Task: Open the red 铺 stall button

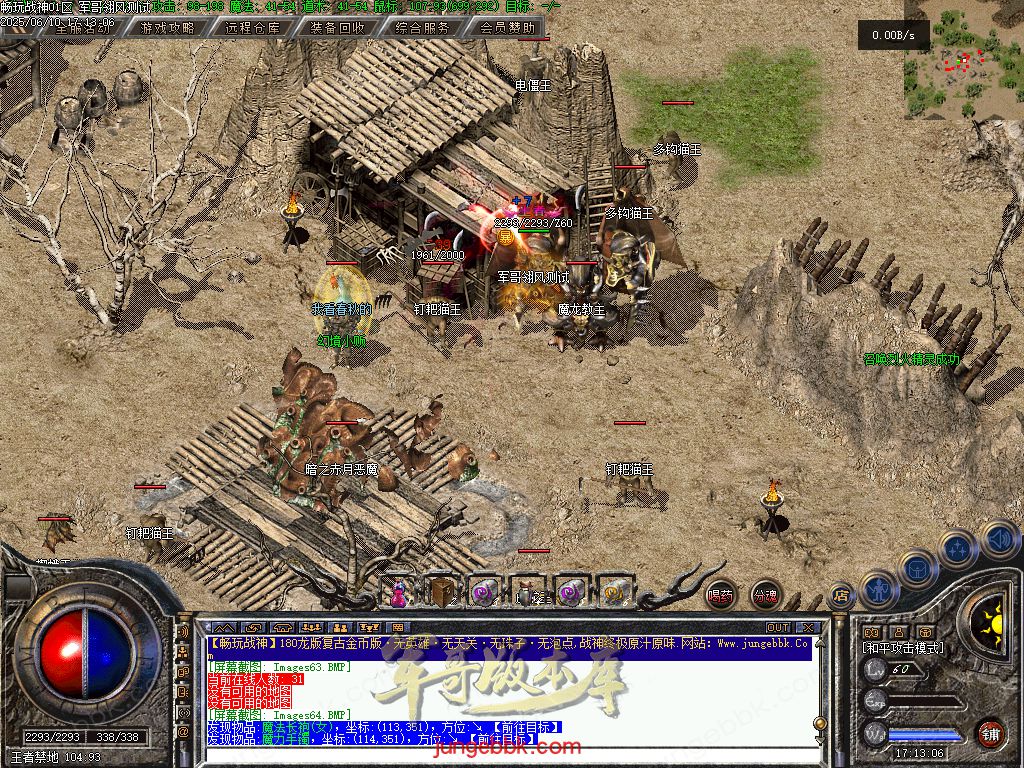Action: click(x=990, y=733)
